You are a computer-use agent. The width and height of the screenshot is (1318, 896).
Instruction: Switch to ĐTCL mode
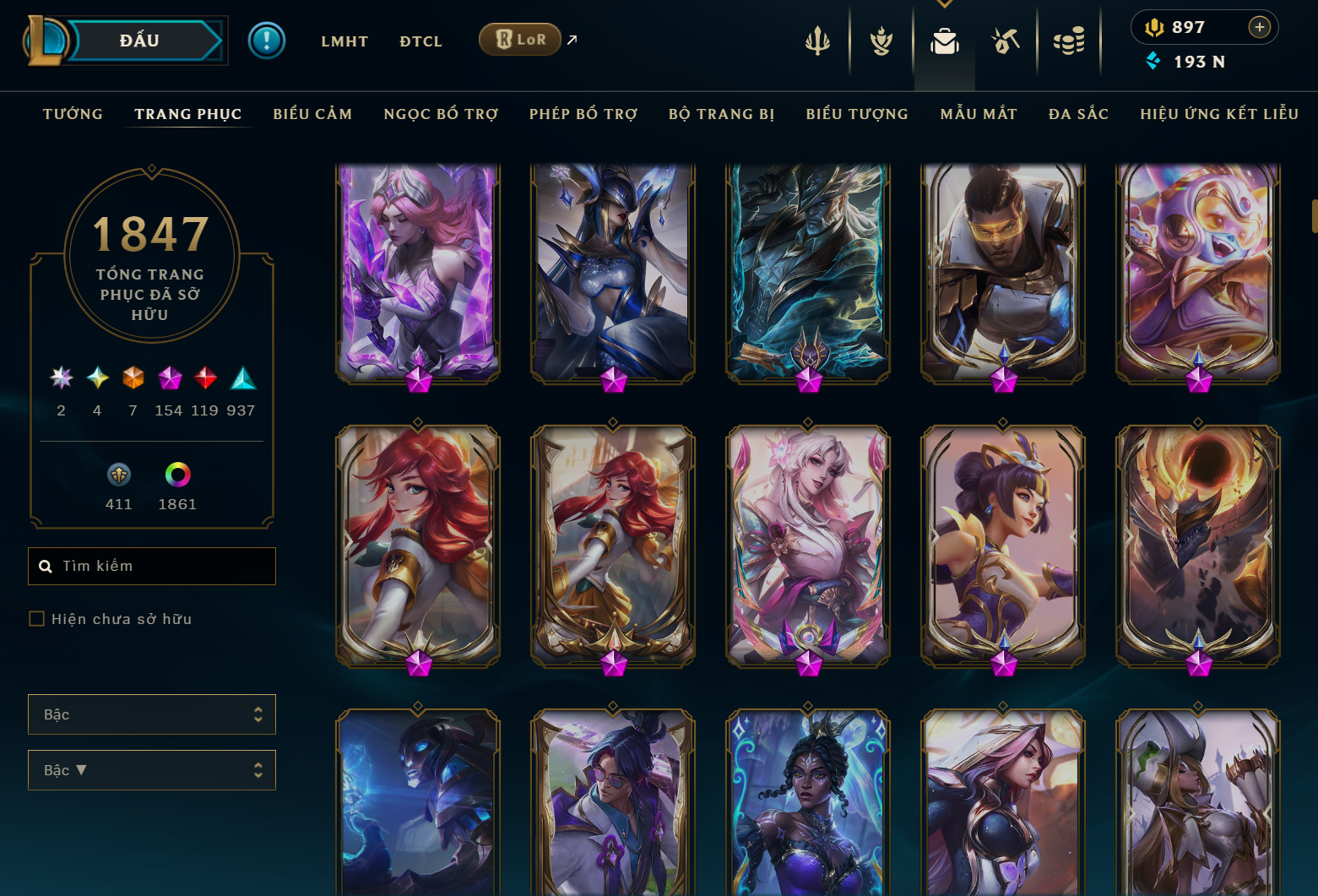tap(420, 41)
